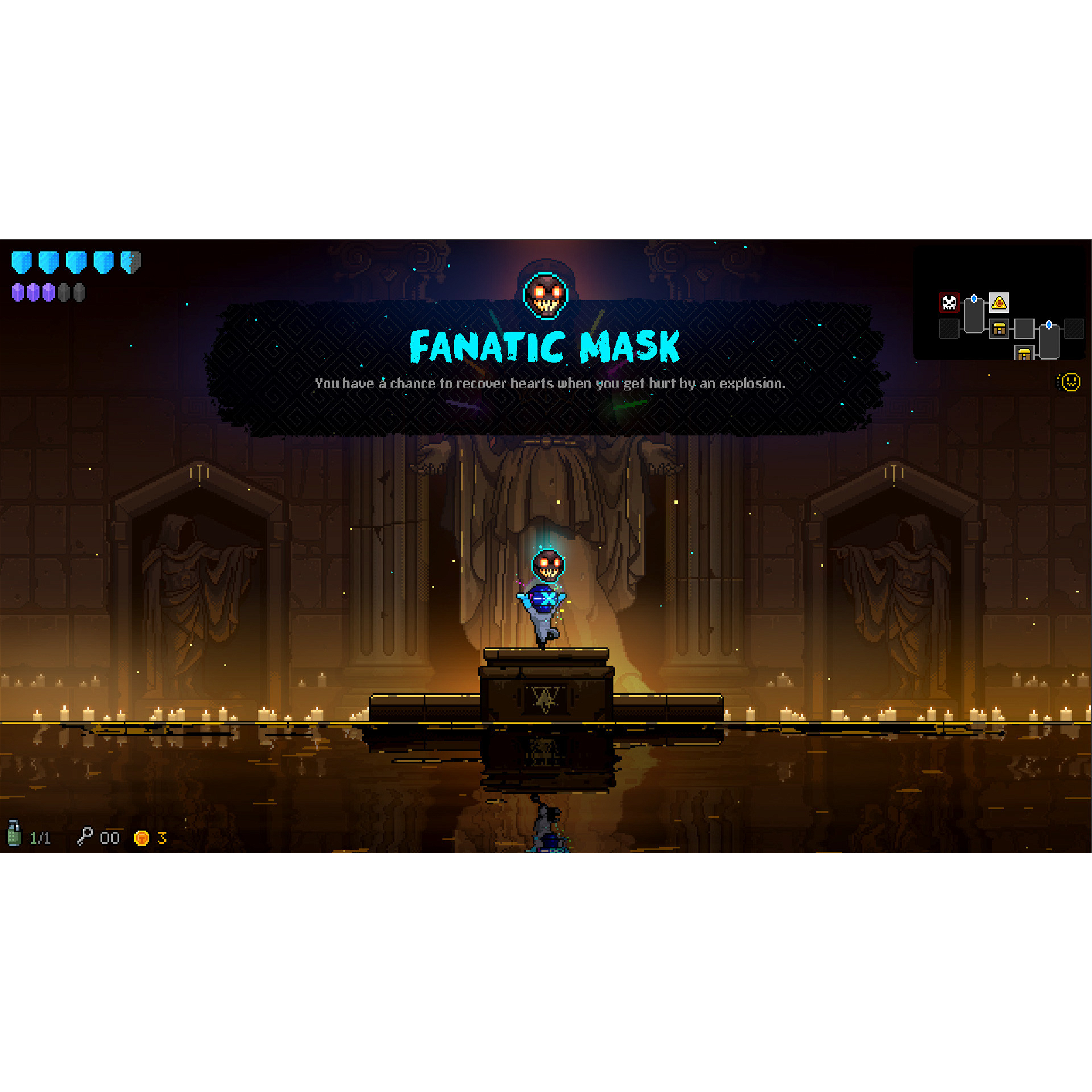Inspect the Fanatic Mask item icon in the banner
The width and height of the screenshot is (1092, 1092).
click(545, 296)
